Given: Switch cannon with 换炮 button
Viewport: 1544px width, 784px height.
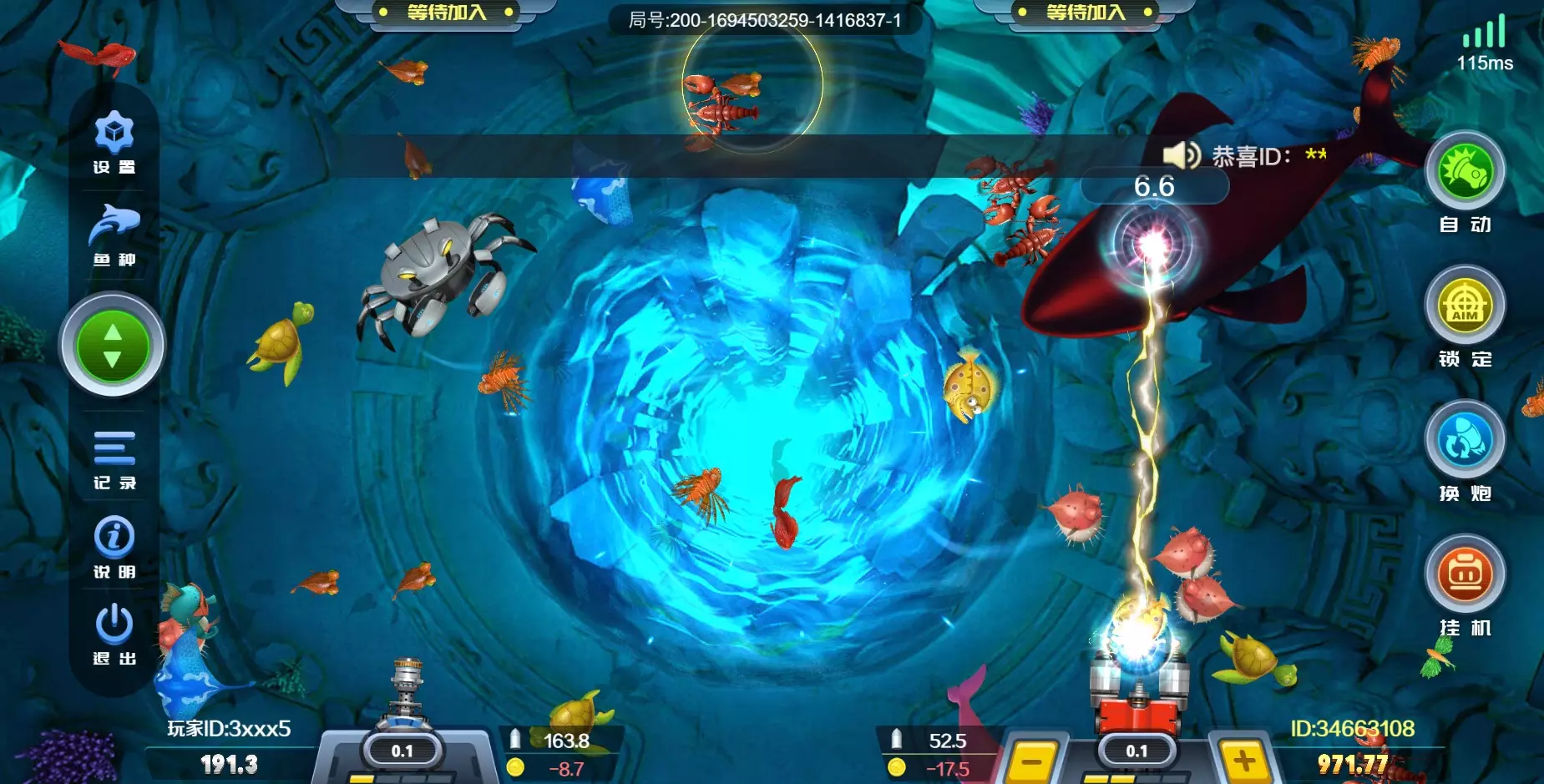Looking at the screenshot, I should (1465, 441).
